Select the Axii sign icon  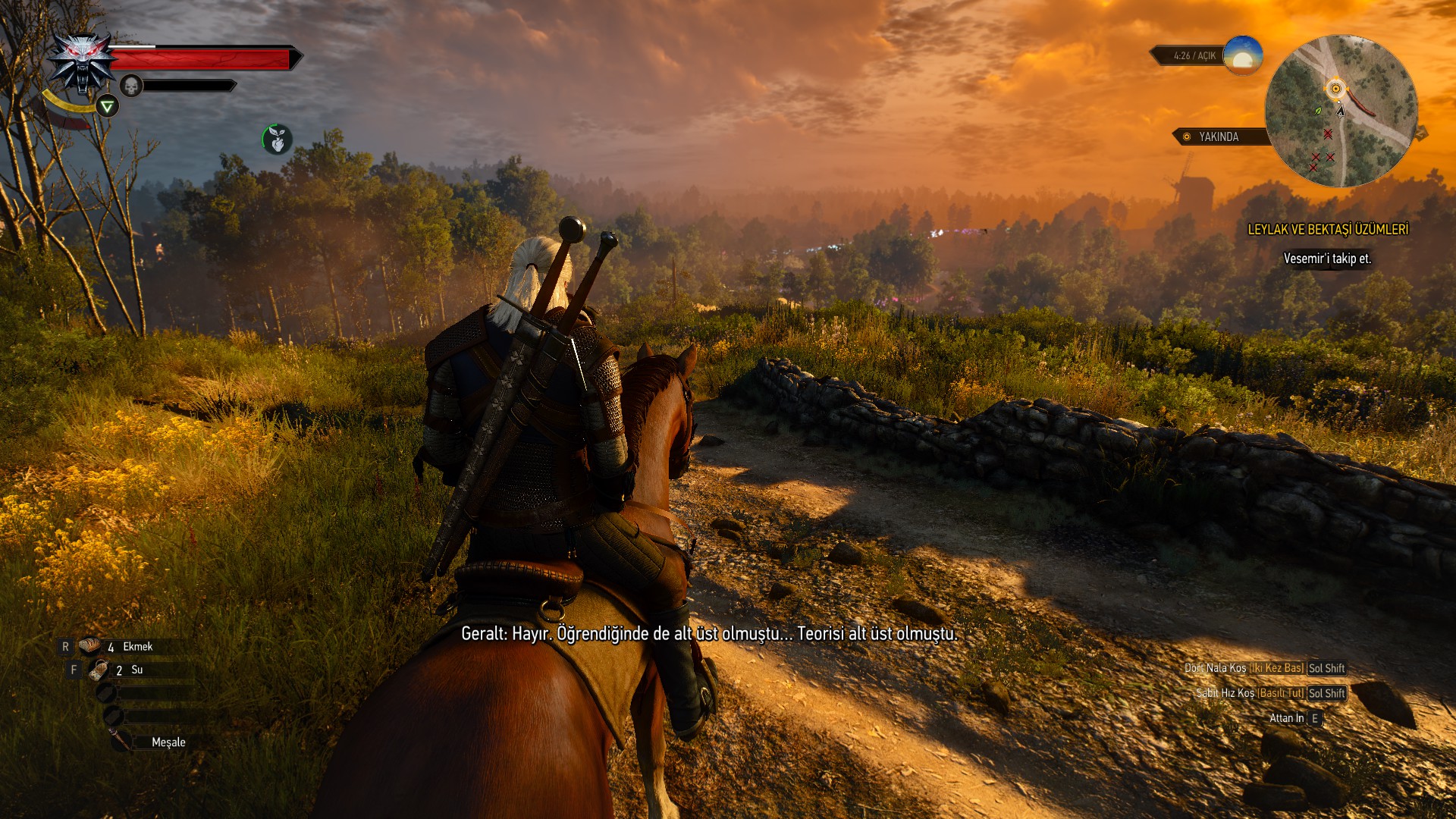click(x=108, y=106)
